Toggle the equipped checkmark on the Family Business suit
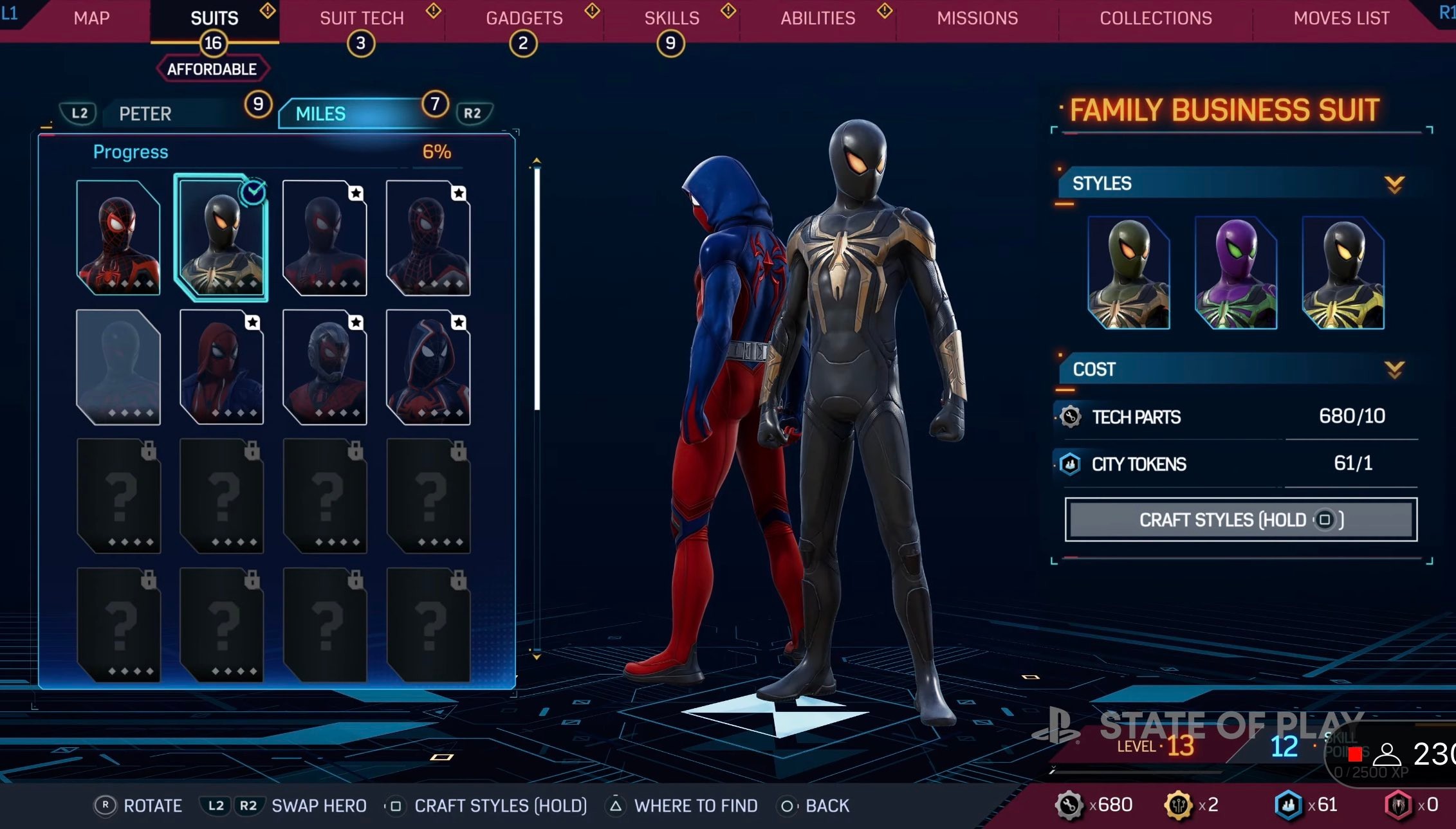This screenshot has width=1456, height=829. [253, 190]
